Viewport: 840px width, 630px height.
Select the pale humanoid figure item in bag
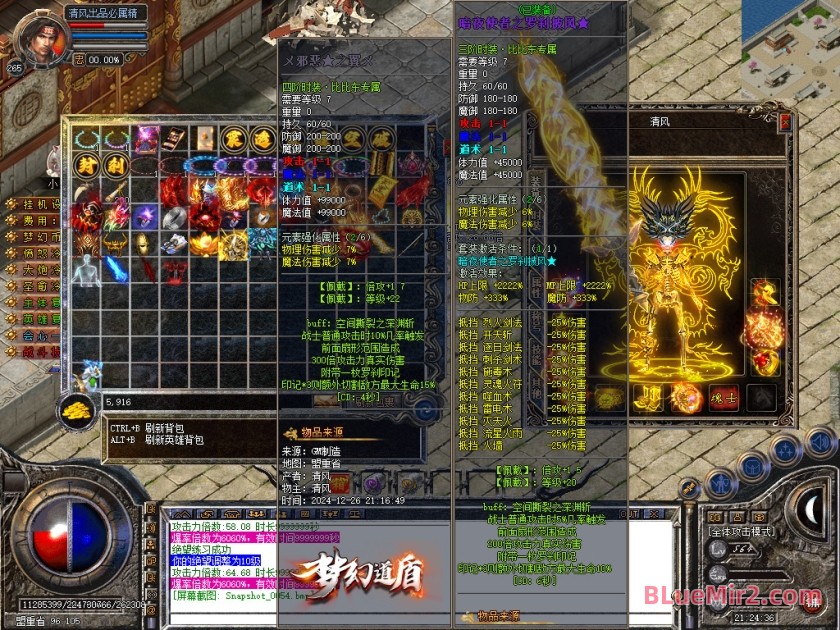tap(88, 268)
